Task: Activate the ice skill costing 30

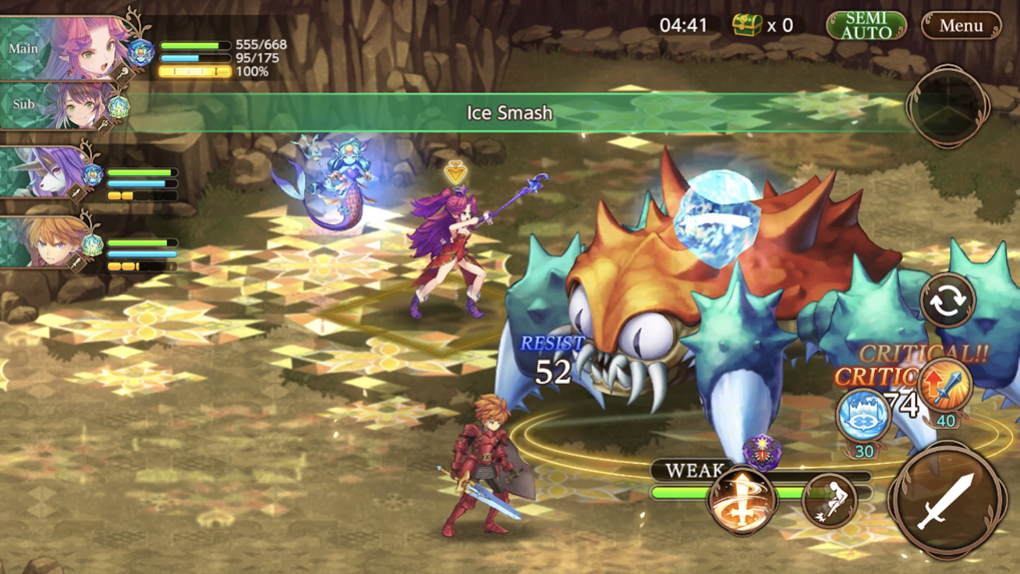Action: tap(862, 414)
